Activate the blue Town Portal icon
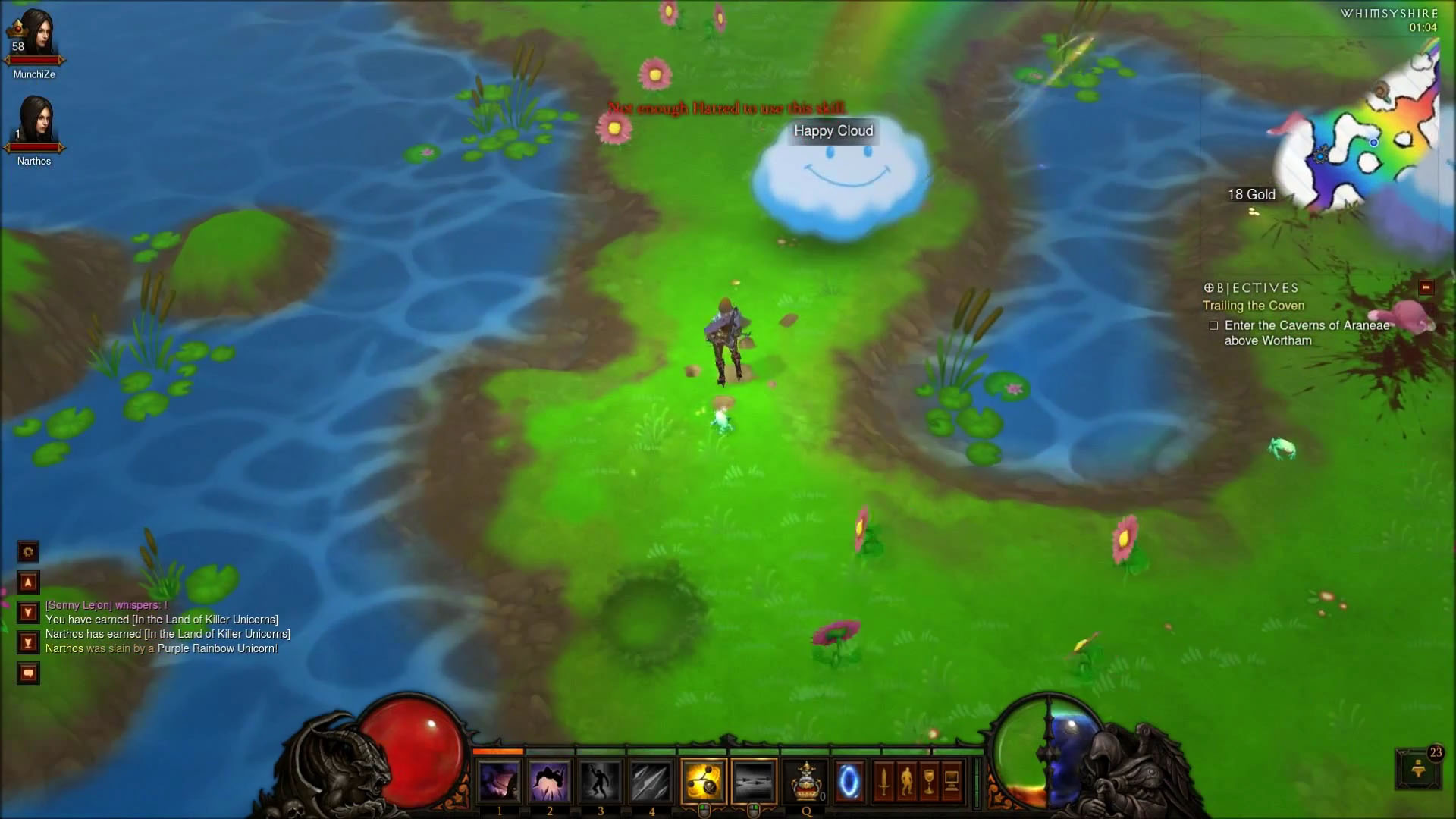The width and height of the screenshot is (1456, 819). tap(849, 781)
